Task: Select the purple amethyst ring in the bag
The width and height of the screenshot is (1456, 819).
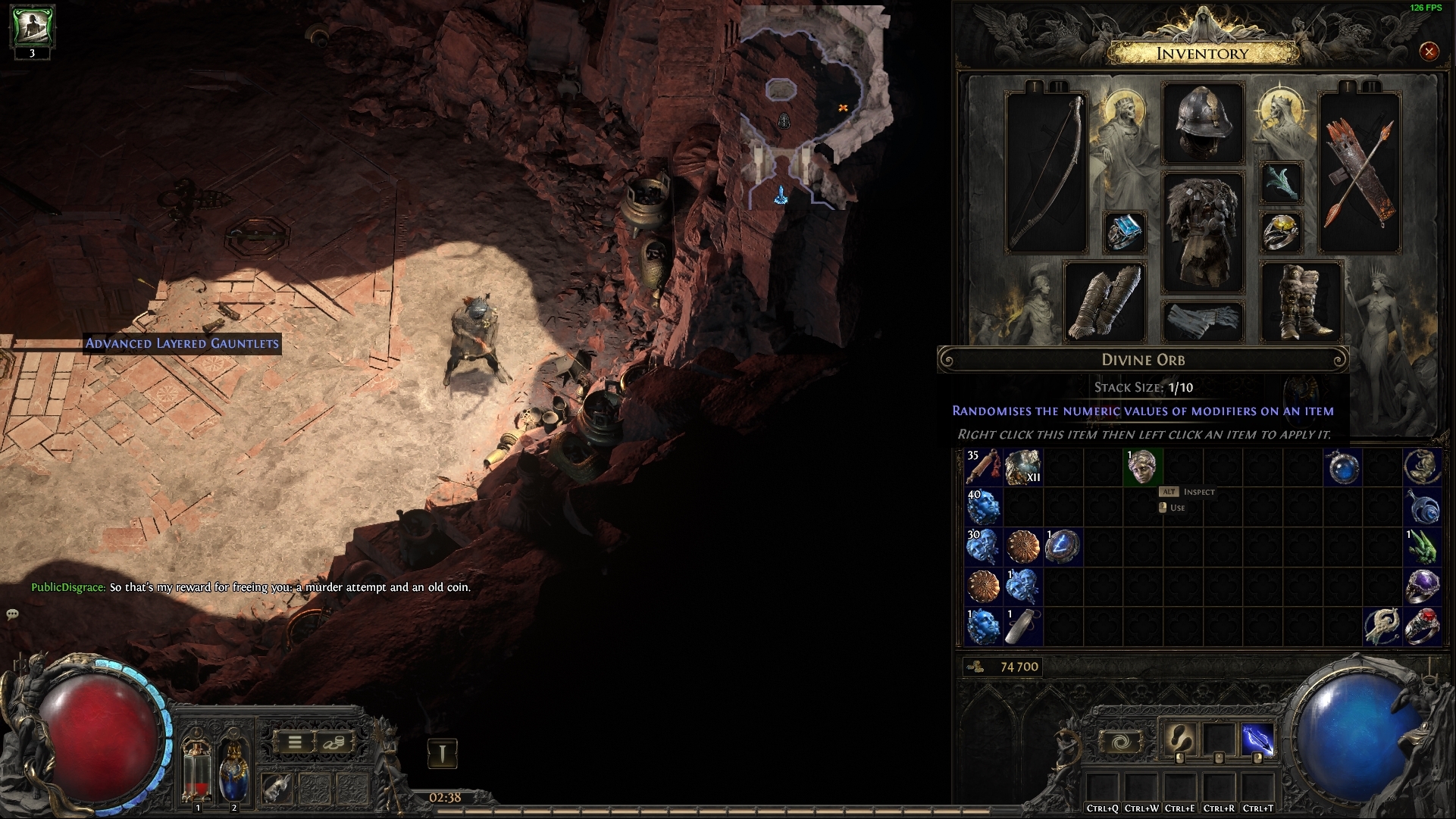Action: click(x=1422, y=586)
